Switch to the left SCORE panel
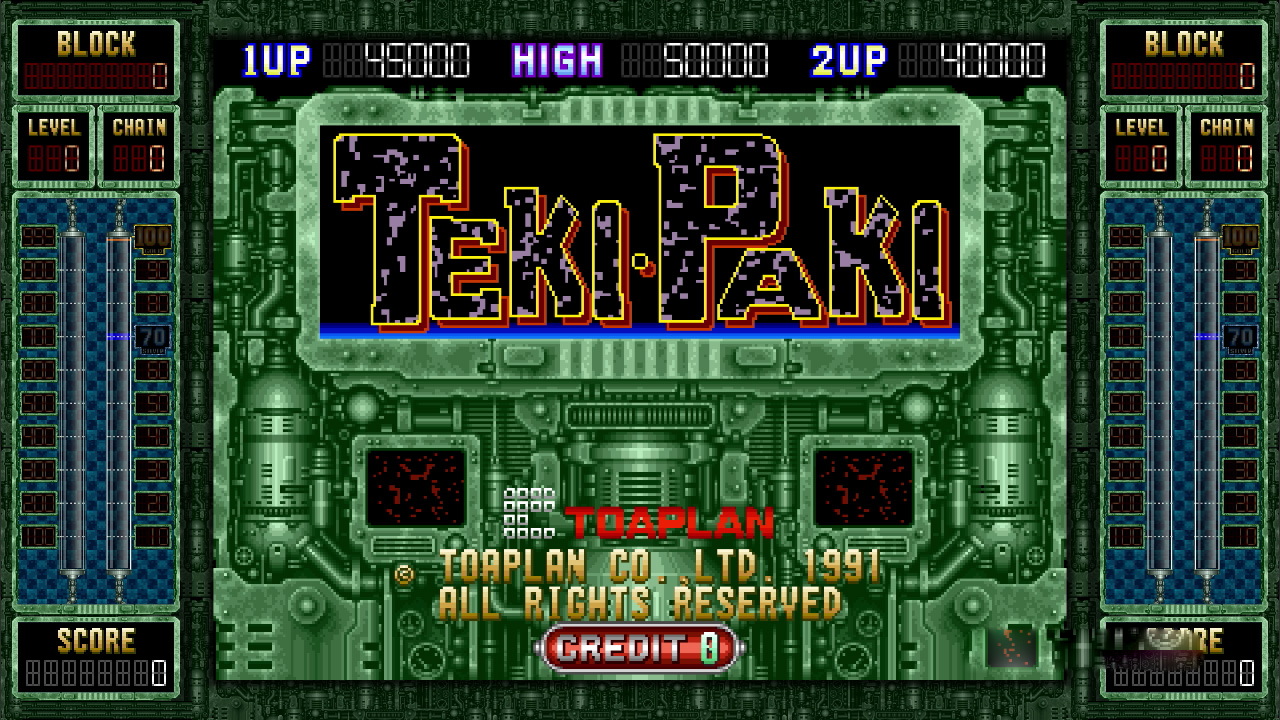Viewport: 1280px width, 720px height. (97, 650)
